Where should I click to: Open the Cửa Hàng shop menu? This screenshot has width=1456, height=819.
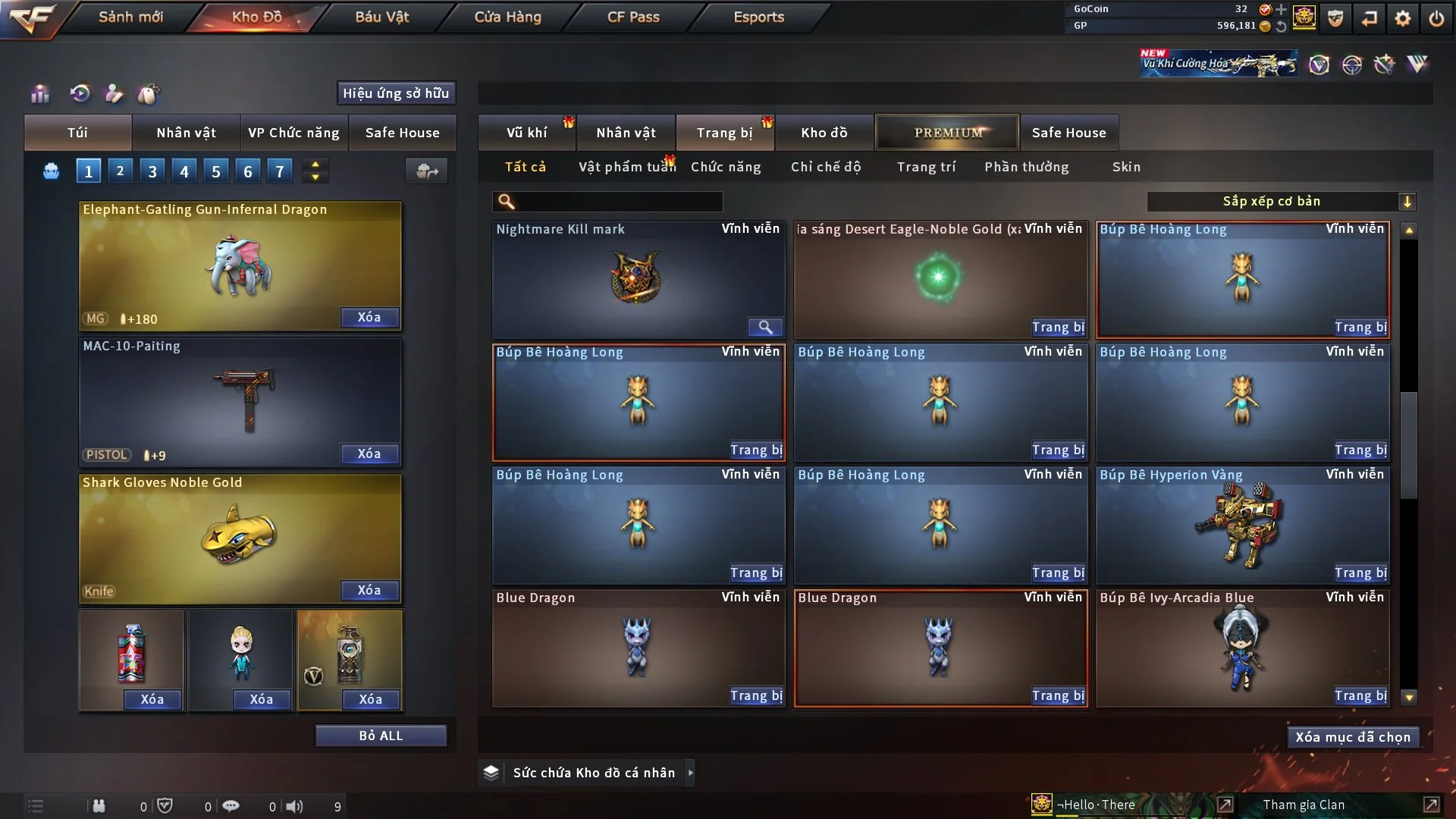pos(507,17)
